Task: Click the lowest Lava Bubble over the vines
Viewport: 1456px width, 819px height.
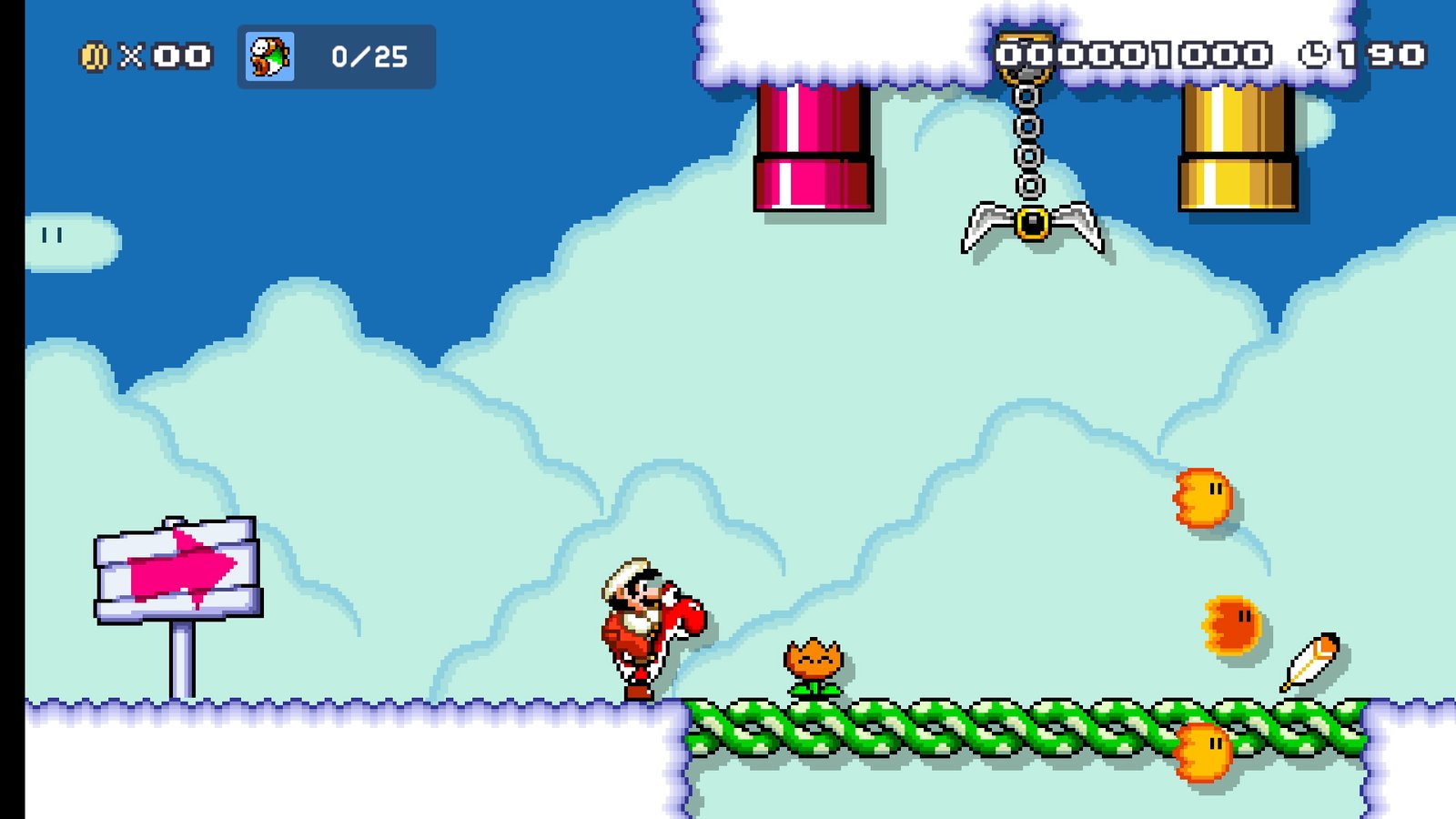Action: [x=1203, y=749]
